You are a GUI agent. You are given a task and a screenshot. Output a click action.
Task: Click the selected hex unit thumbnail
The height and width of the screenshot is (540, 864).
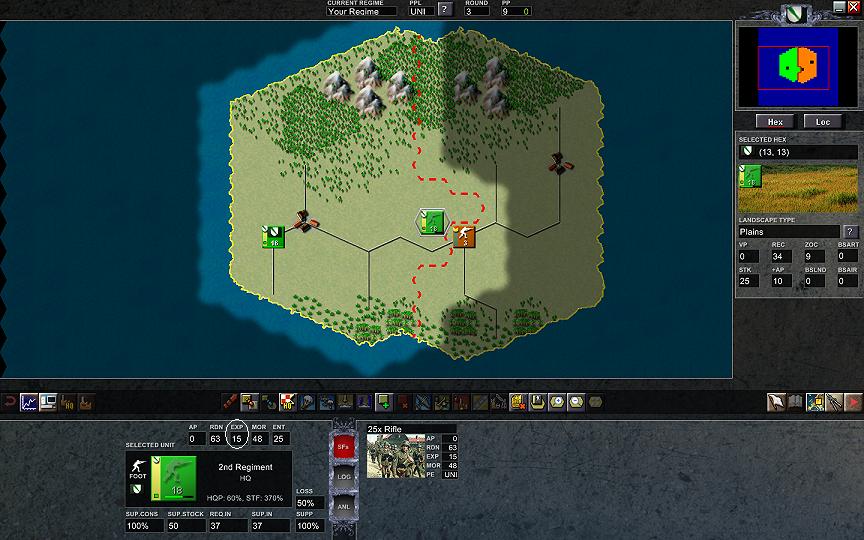click(x=750, y=176)
